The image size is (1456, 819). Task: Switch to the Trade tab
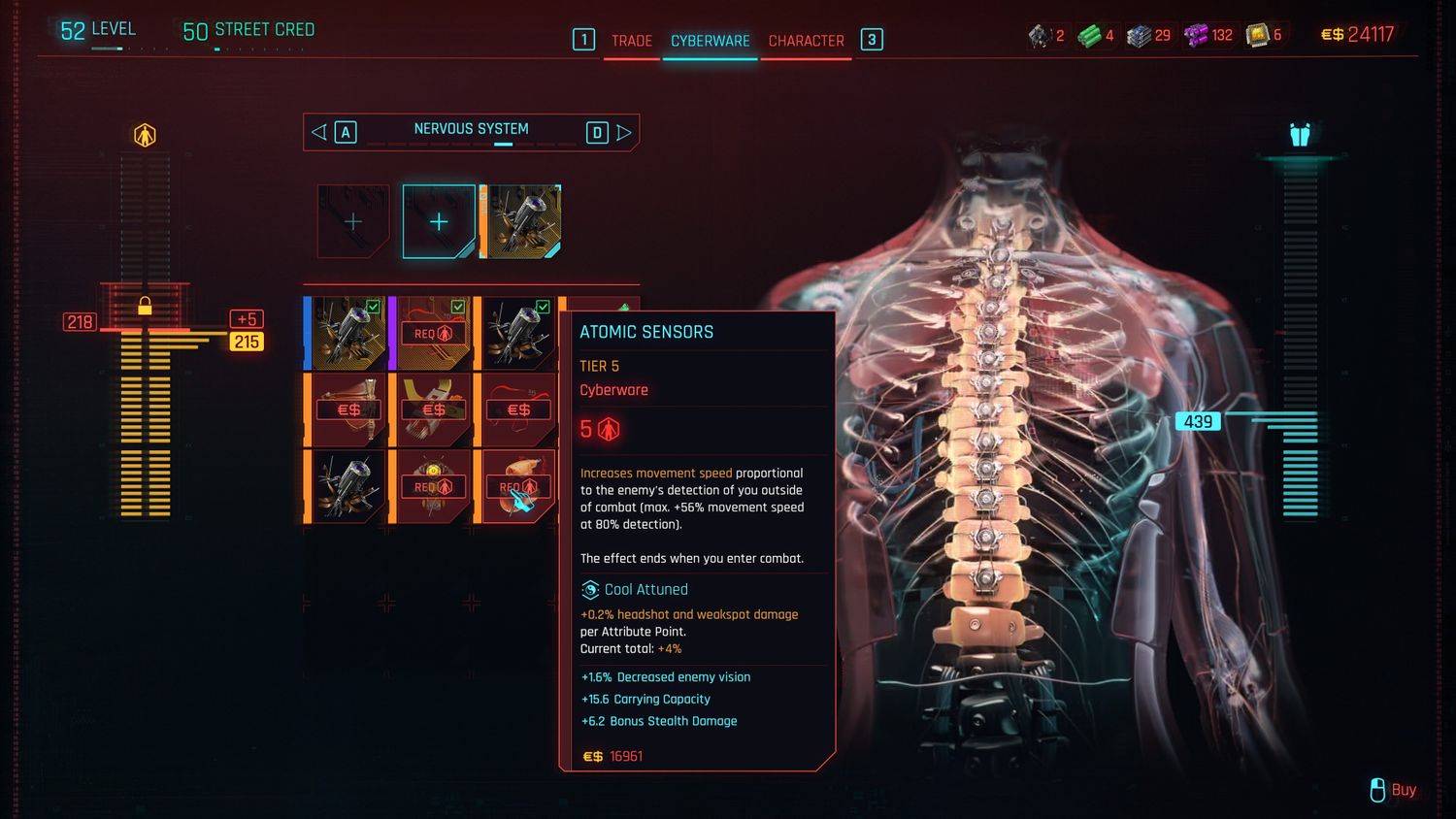(x=631, y=41)
